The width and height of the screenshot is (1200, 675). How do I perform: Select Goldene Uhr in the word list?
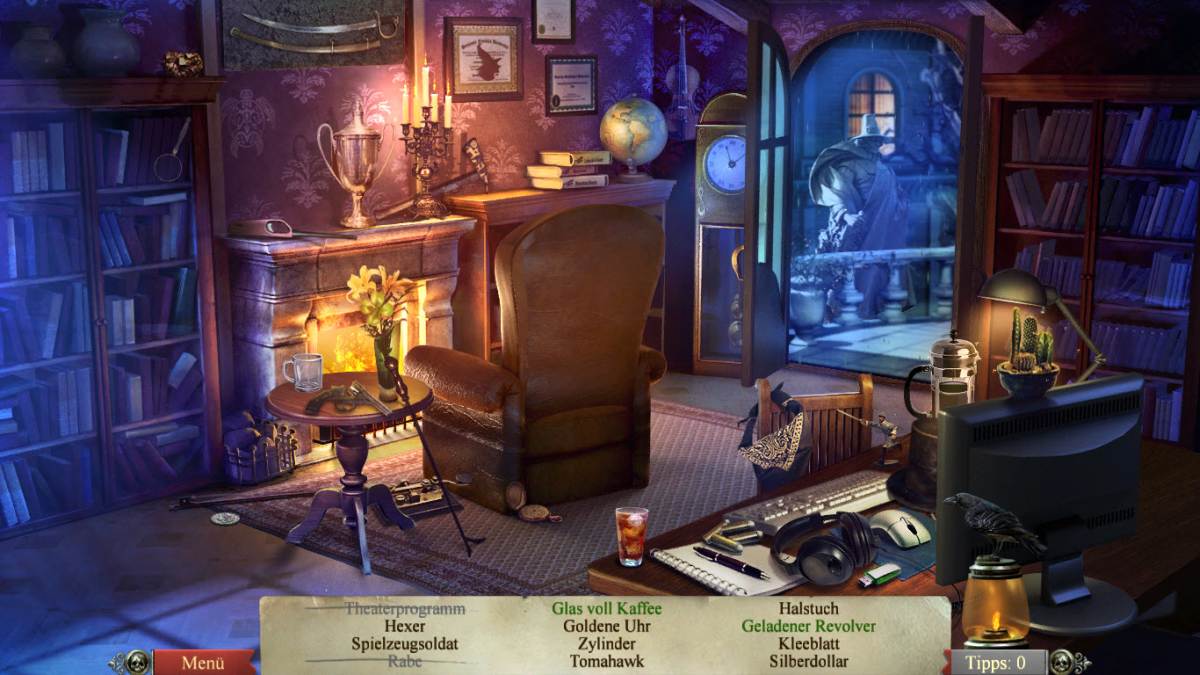pos(607,626)
